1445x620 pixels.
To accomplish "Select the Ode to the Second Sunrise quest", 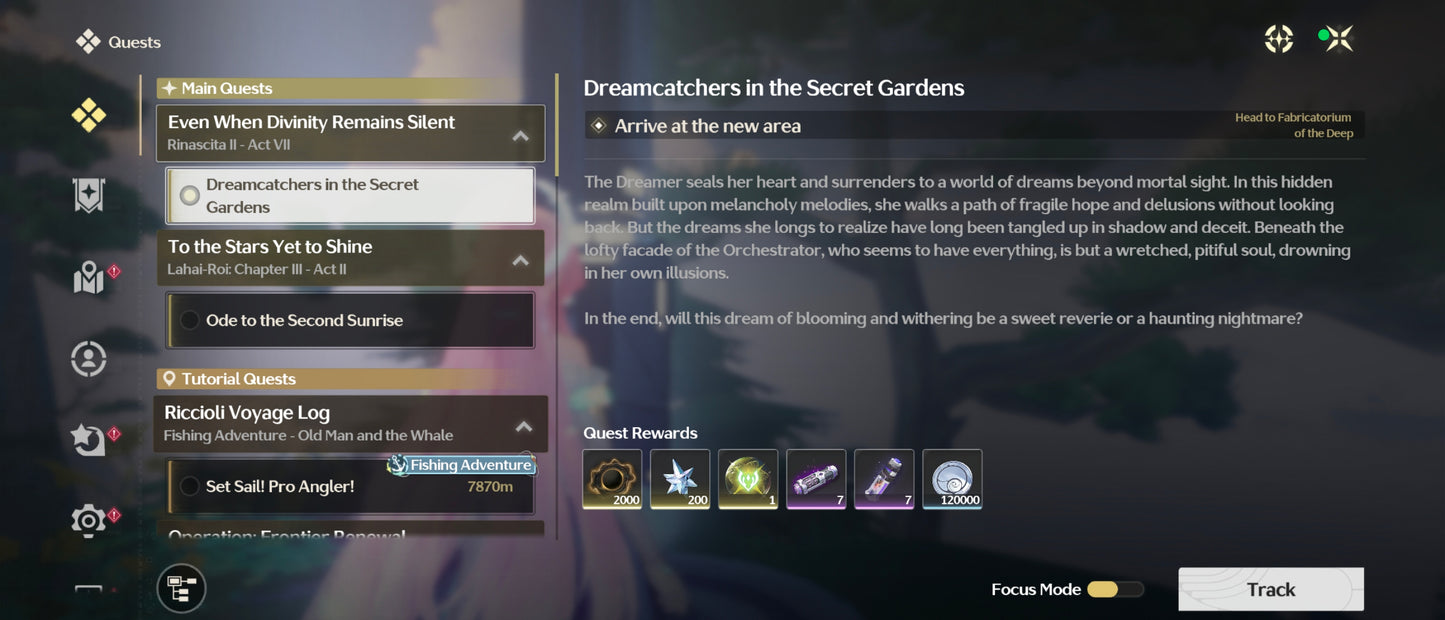I will tap(349, 320).
